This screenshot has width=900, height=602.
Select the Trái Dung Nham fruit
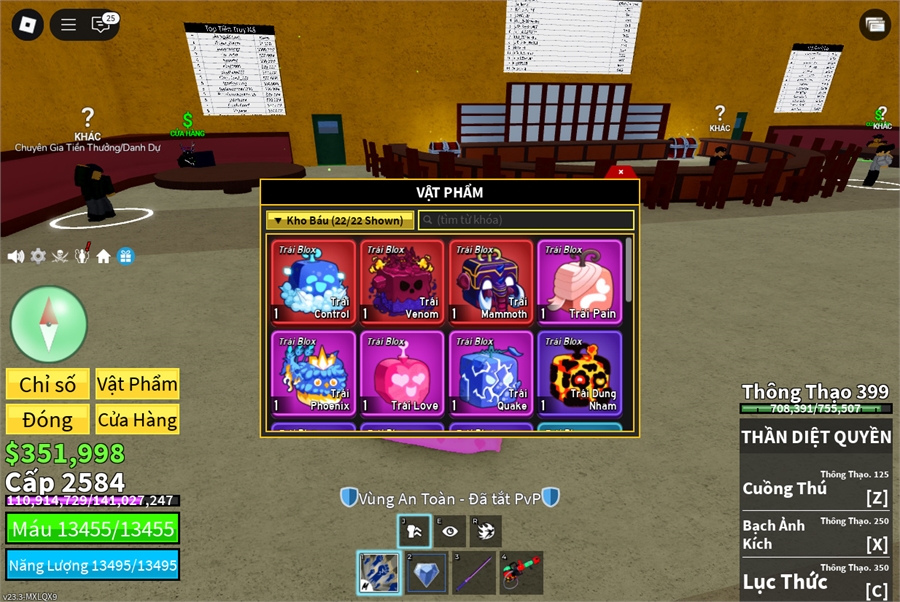579,373
